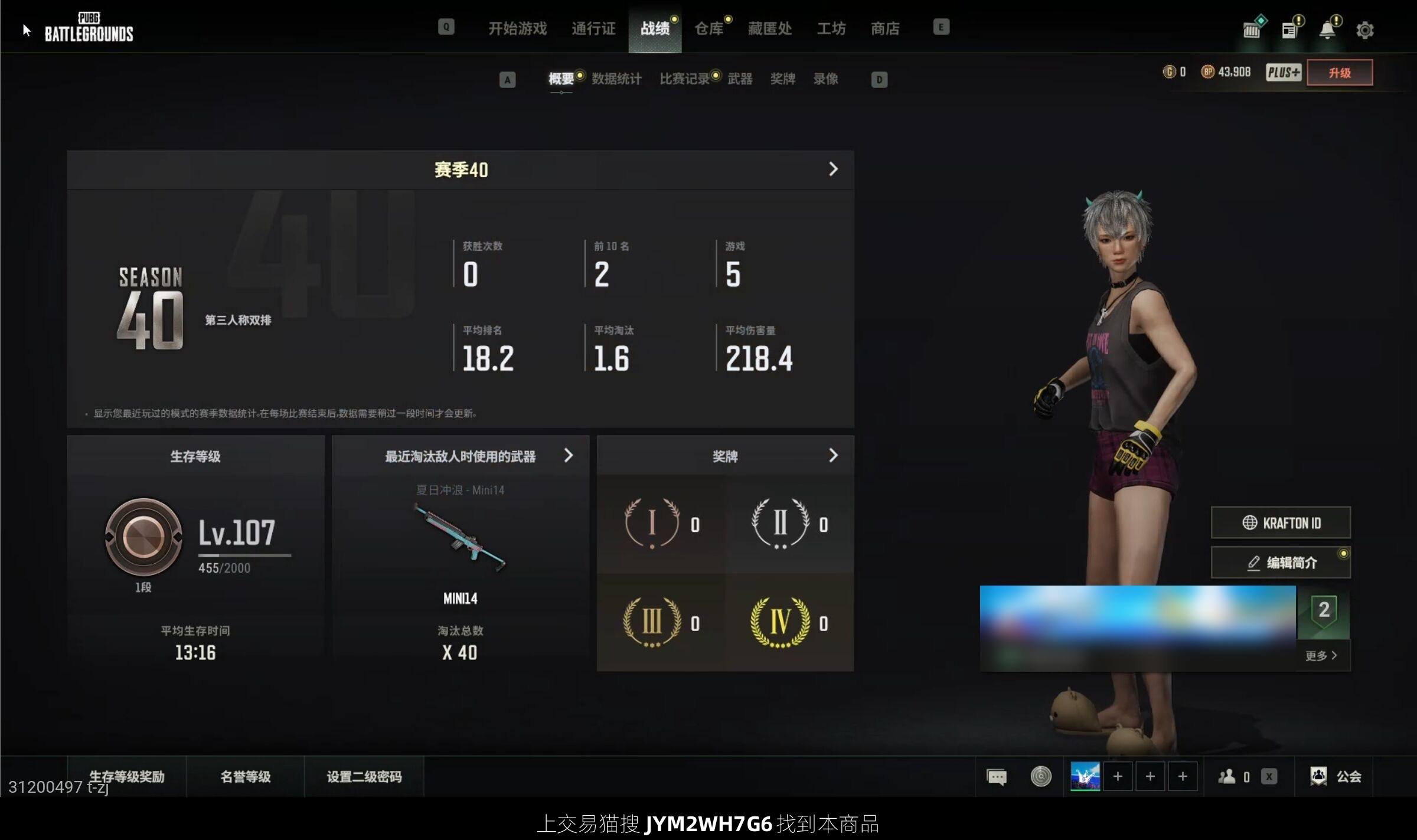The width and height of the screenshot is (1417, 840).
Task: Open 生存等级奖励 survival rewards
Action: 126,776
